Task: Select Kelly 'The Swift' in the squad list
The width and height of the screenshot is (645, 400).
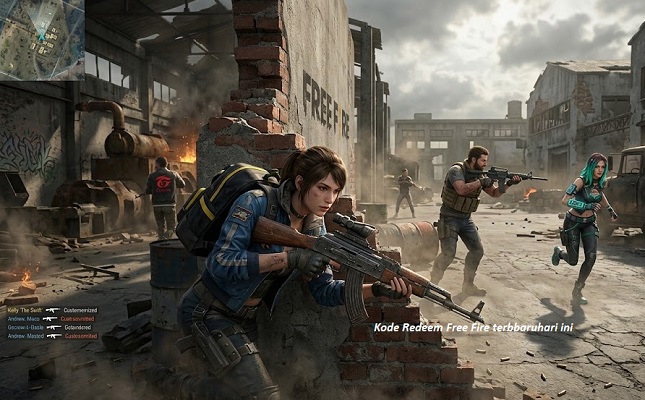Action: [26, 310]
